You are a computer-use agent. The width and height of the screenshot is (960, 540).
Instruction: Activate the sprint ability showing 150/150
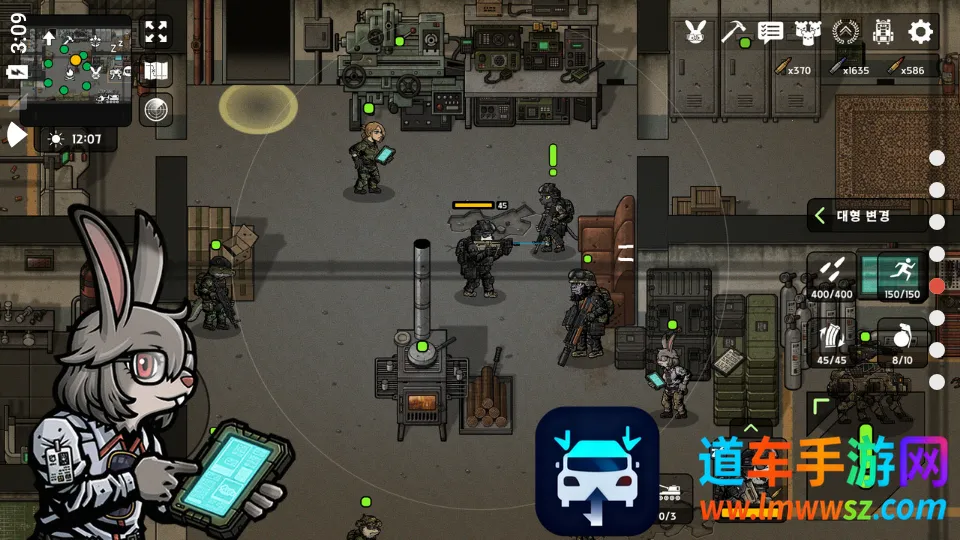point(902,276)
